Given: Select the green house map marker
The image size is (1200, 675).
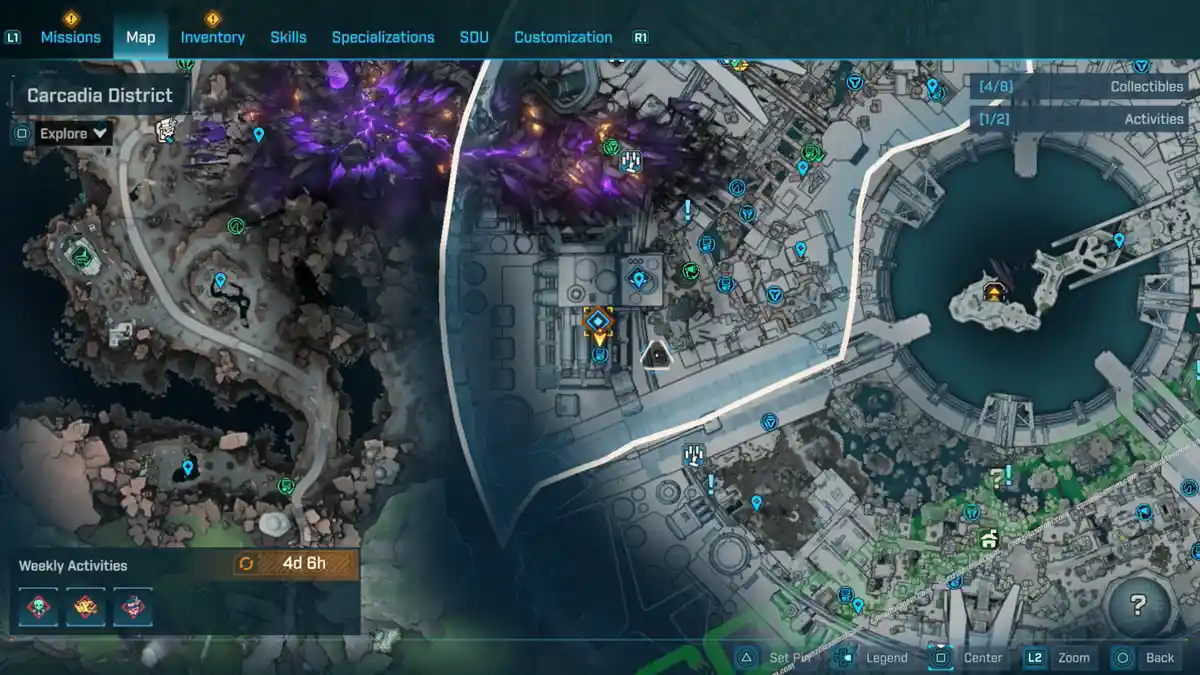Looking at the screenshot, I should [989, 540].
